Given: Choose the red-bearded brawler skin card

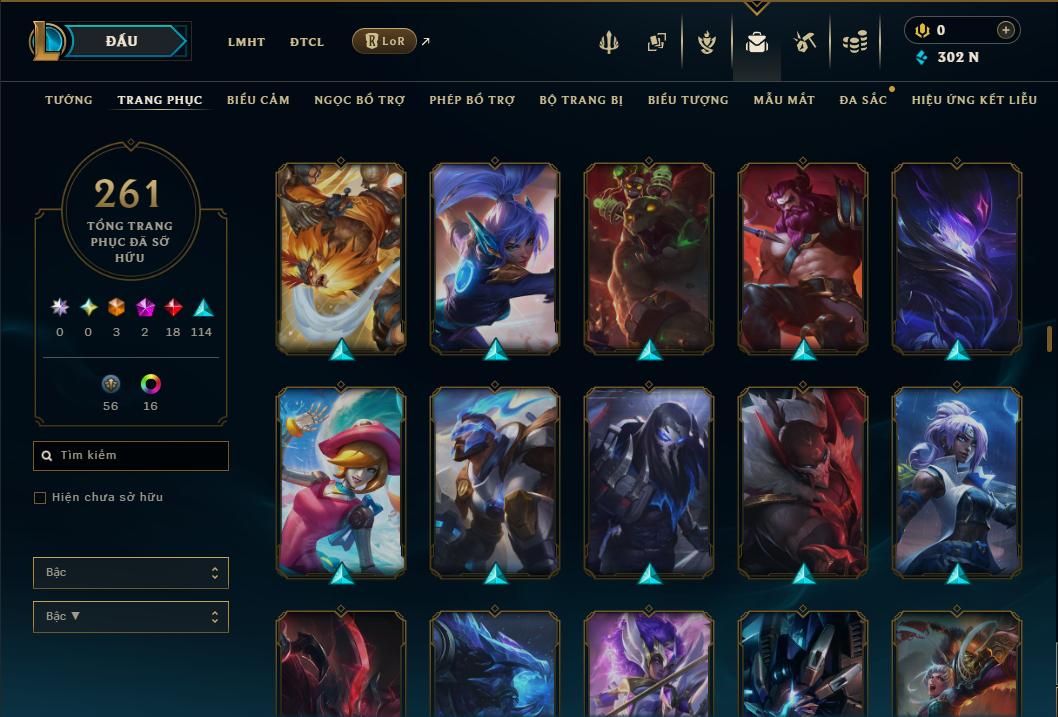Looking at the screenshot, I should click(x=803, y=256).
